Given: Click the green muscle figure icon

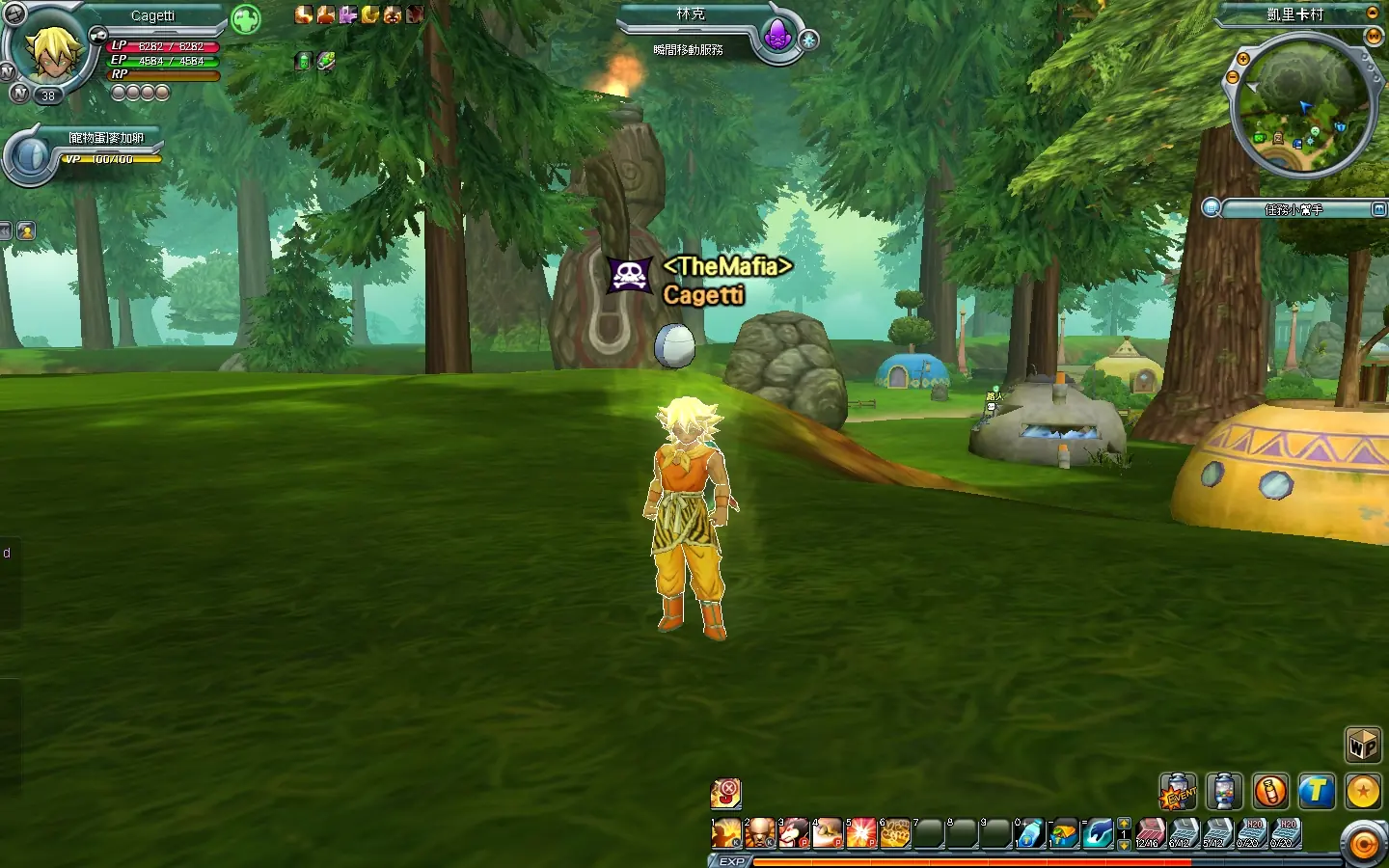Looking at the screenshot, I should [246, 19].
